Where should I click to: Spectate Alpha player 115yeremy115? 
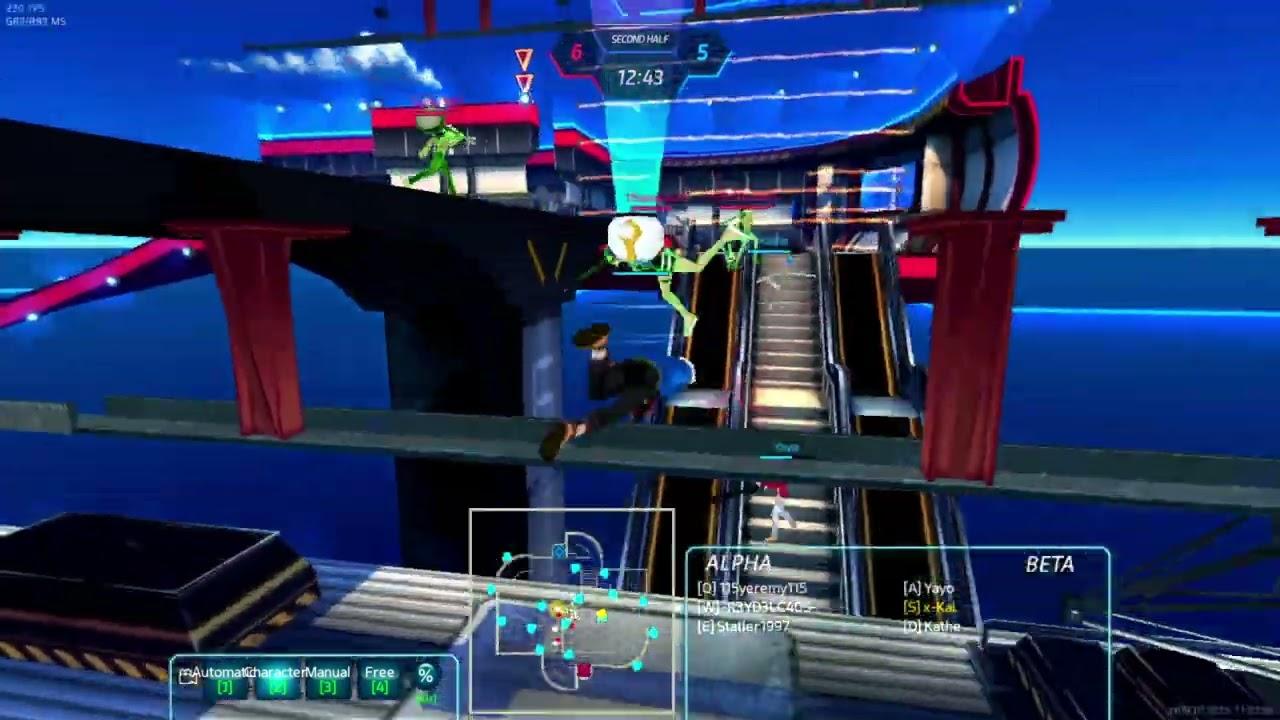point(753,589)
